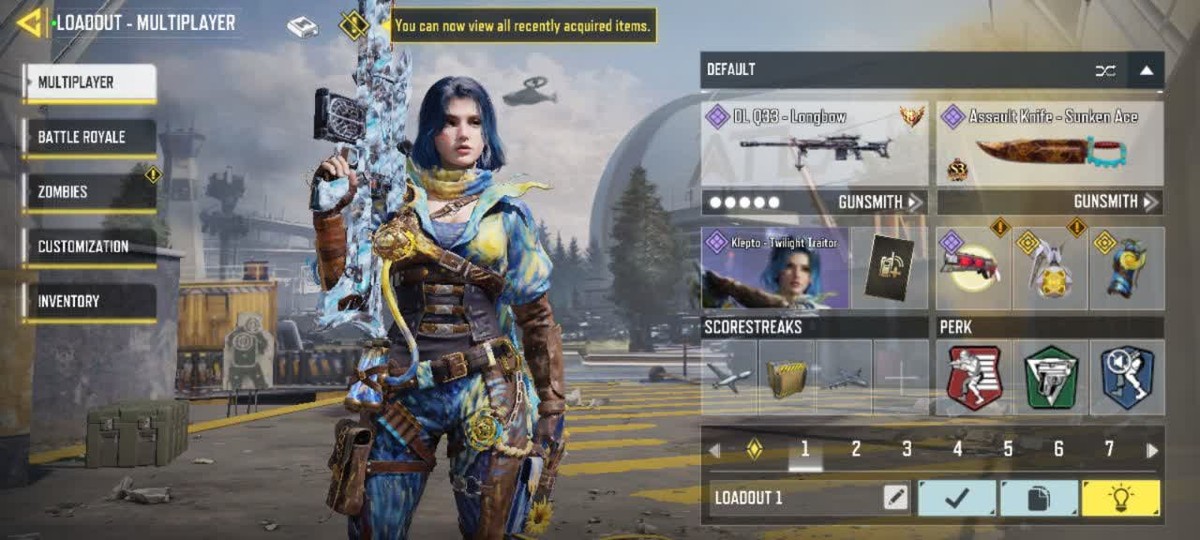Switch to the Battle Royale tab
Screen dimensions: 1200x540
pyautogui.click(x=90, y=137)
